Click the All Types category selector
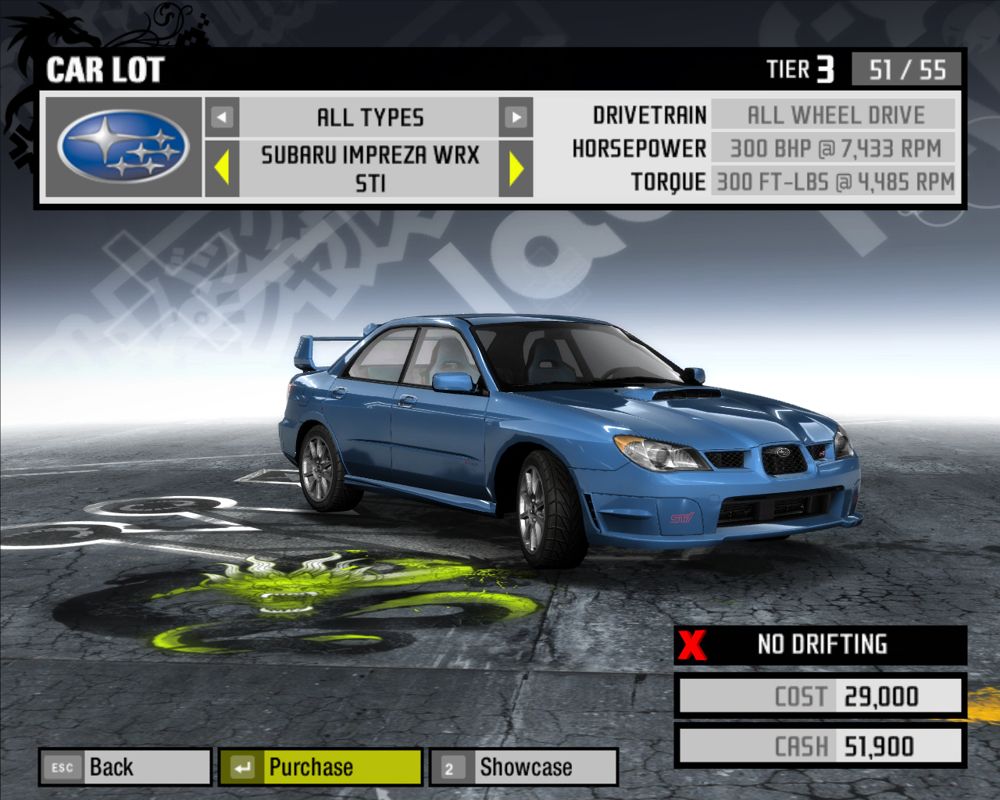The height and width of the screenshot is (800, 1000). 370,117
